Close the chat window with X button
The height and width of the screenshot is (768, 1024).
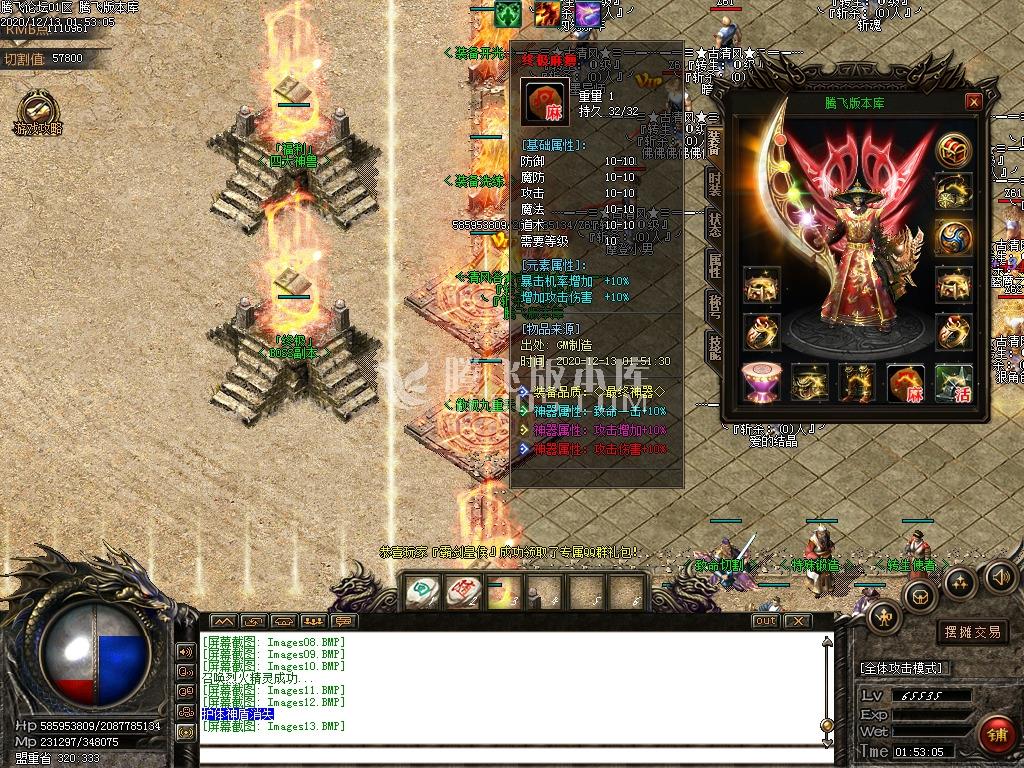tap(796, 621)
